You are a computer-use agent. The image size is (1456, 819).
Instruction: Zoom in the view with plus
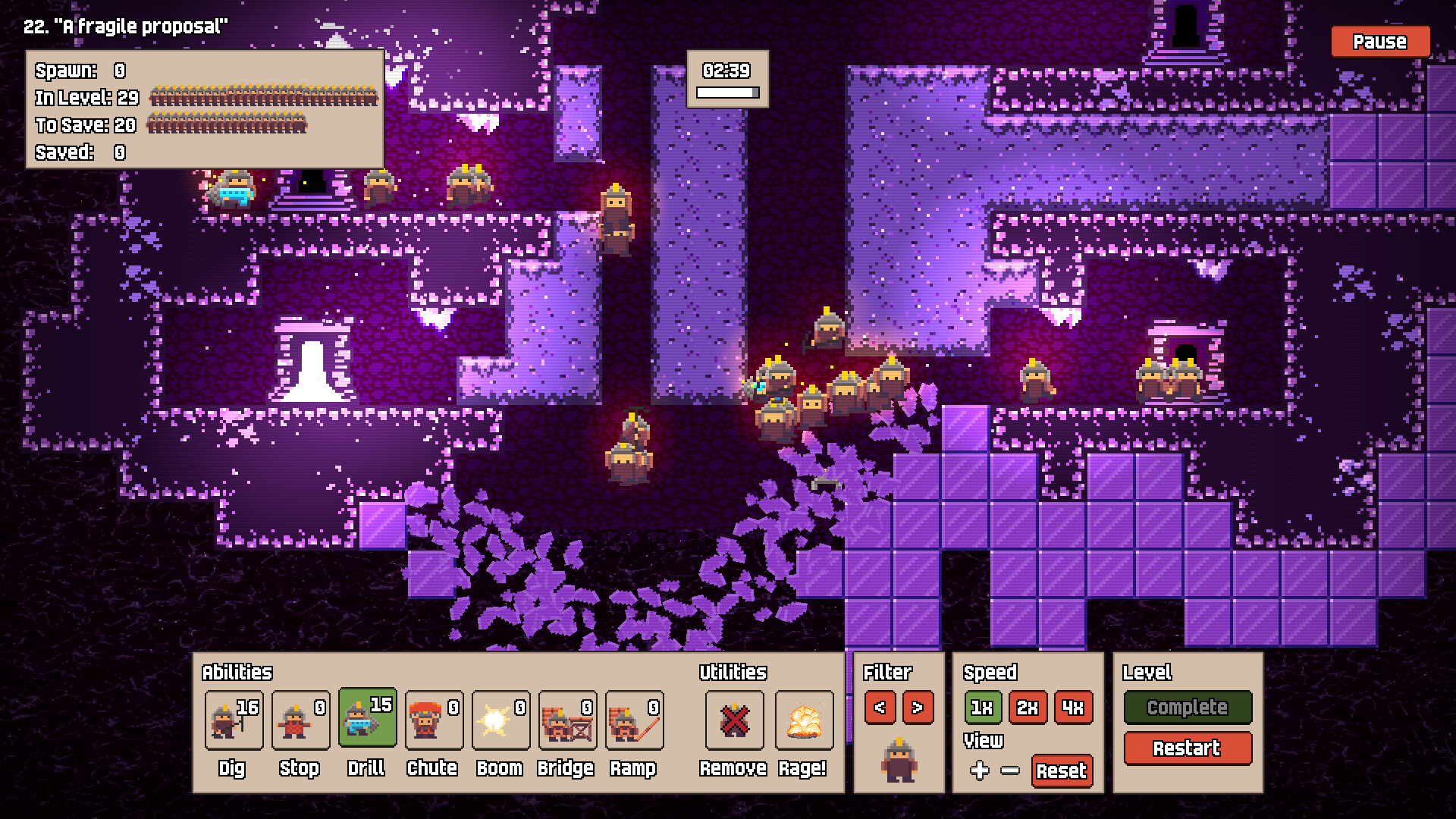[979, 770]
